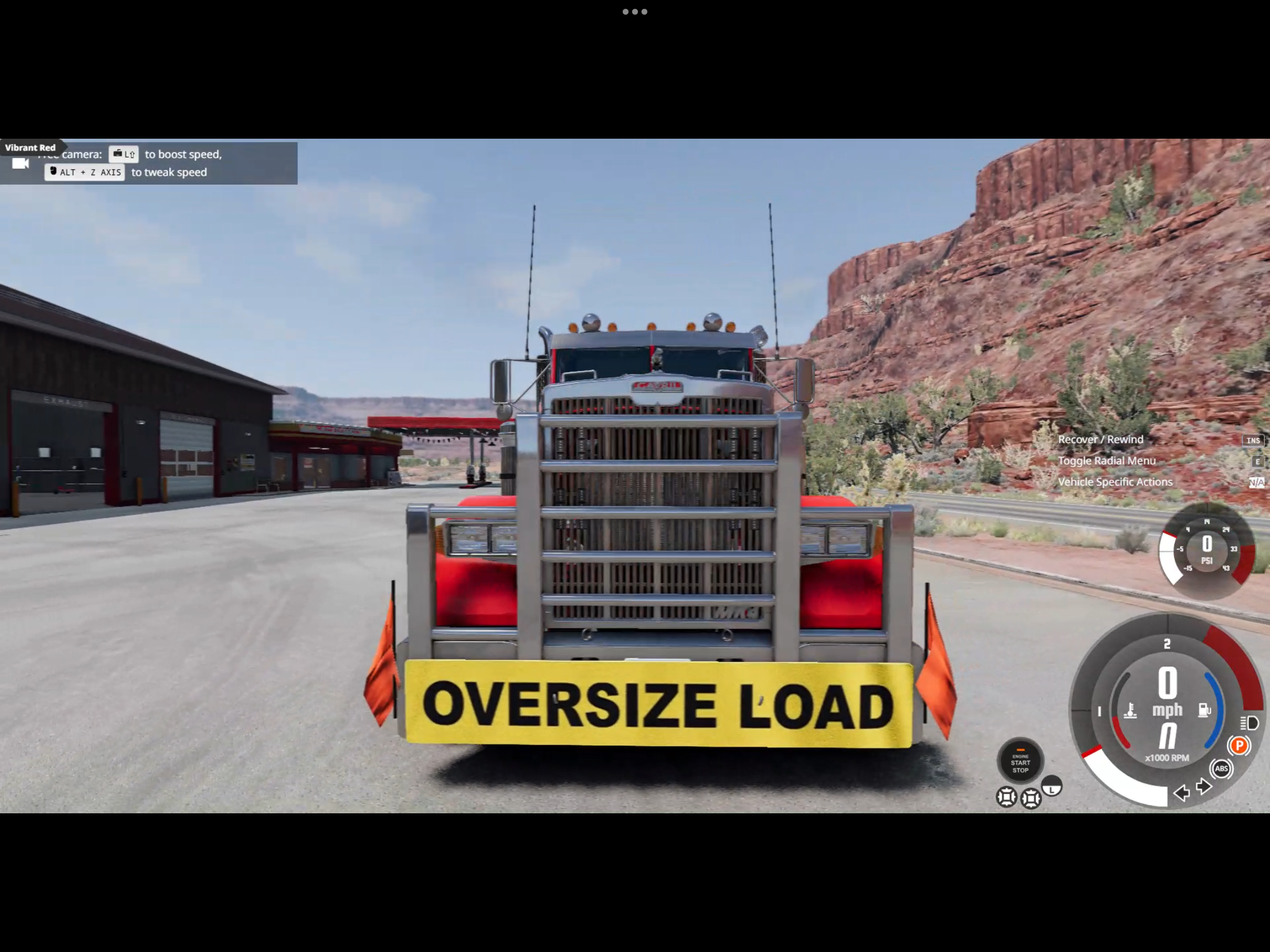Activate the right turn signal arrow

[x=1203, y=786]
